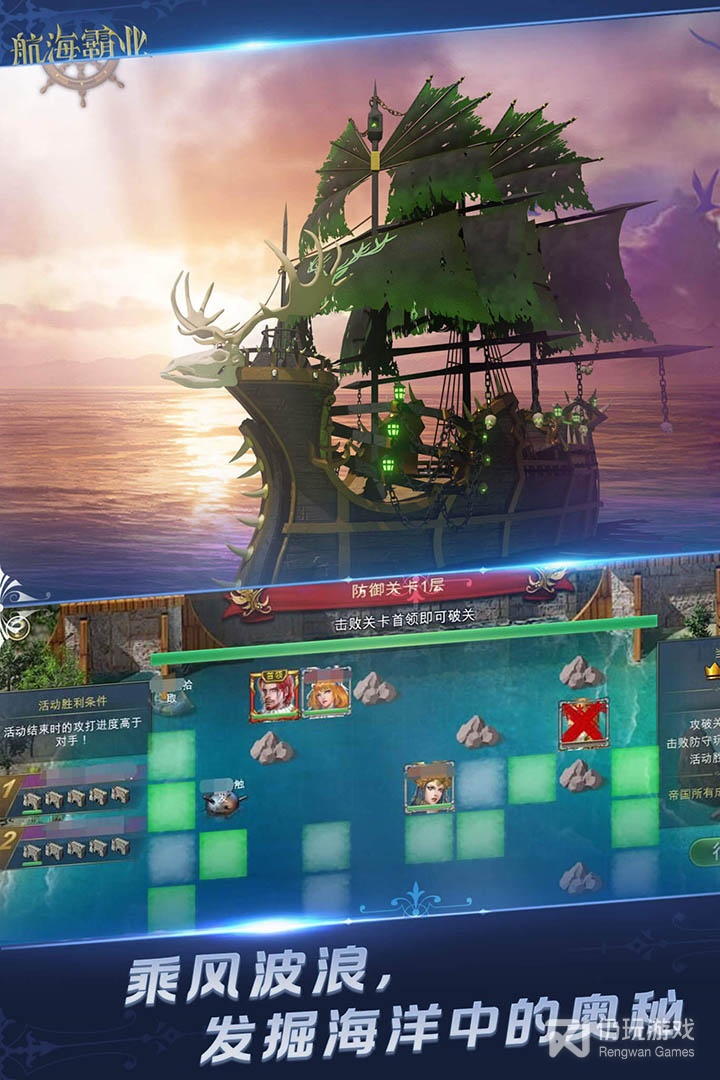The width and height of the screenshot is (720, 1080).
Task: Click the tile marked with a red X
Action: [x=584, y=723]
